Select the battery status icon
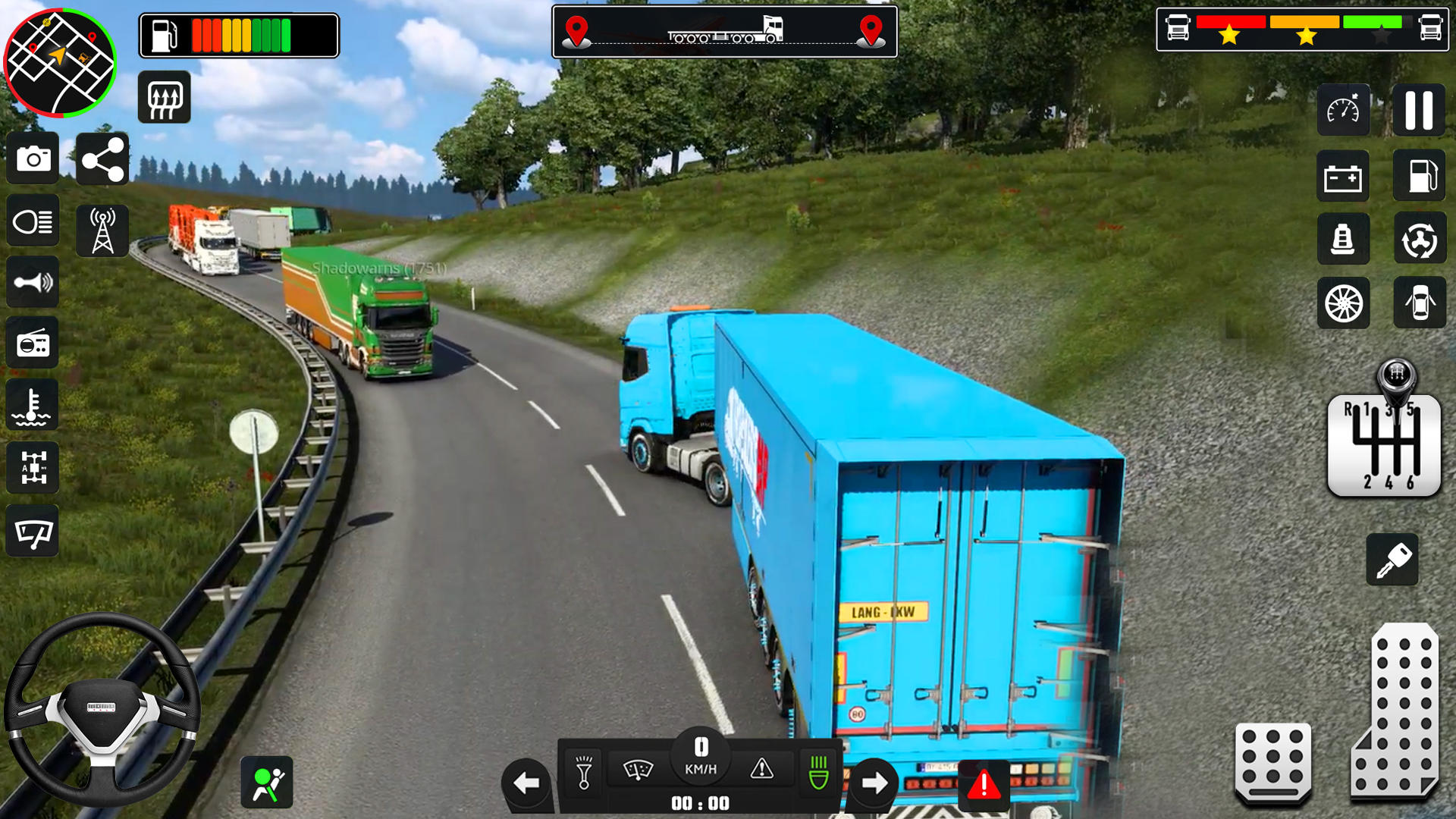The height and width of the screenshot is (819, 1456). (1343, 177)
